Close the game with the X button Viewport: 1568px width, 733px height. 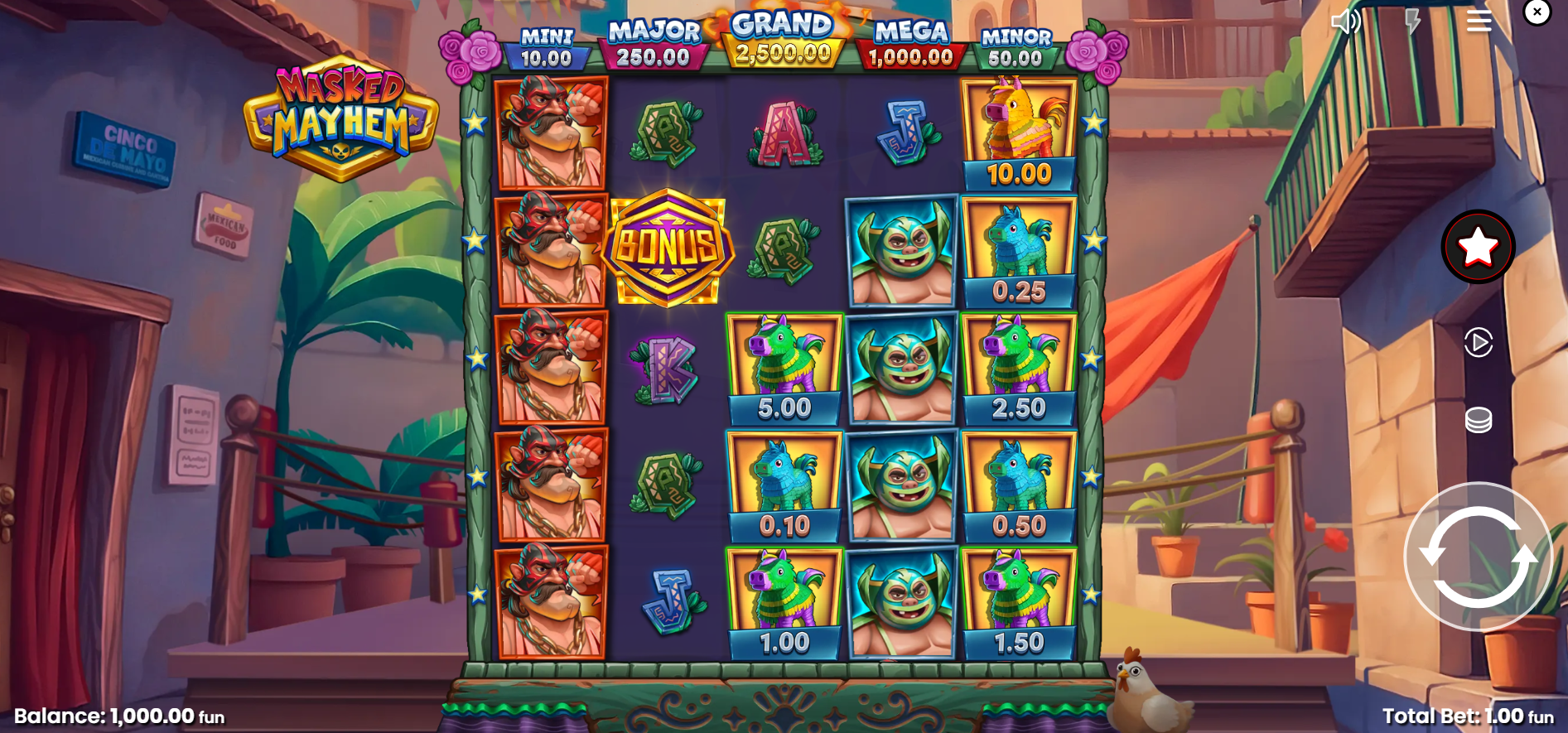pos(1537,12)
